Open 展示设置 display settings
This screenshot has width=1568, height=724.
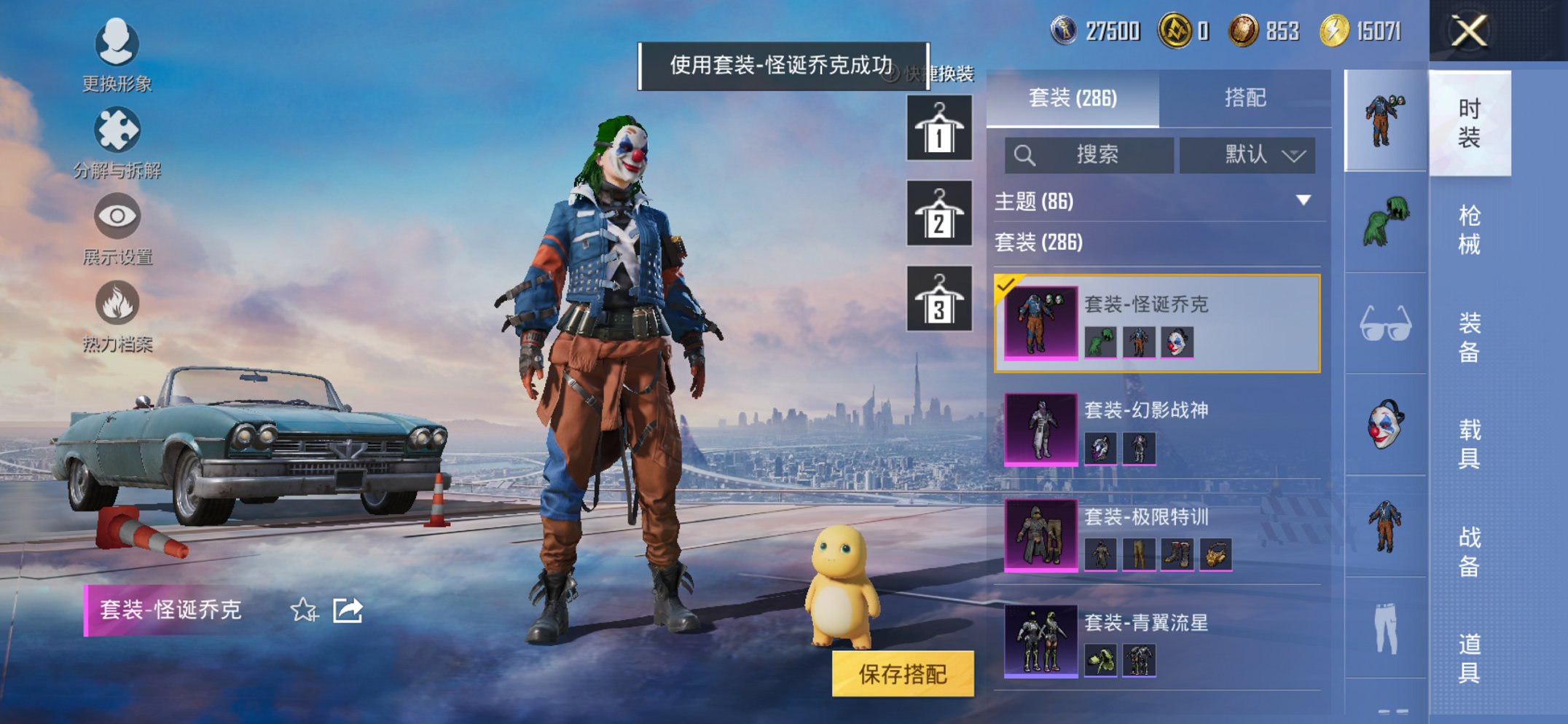pos(117,216)
